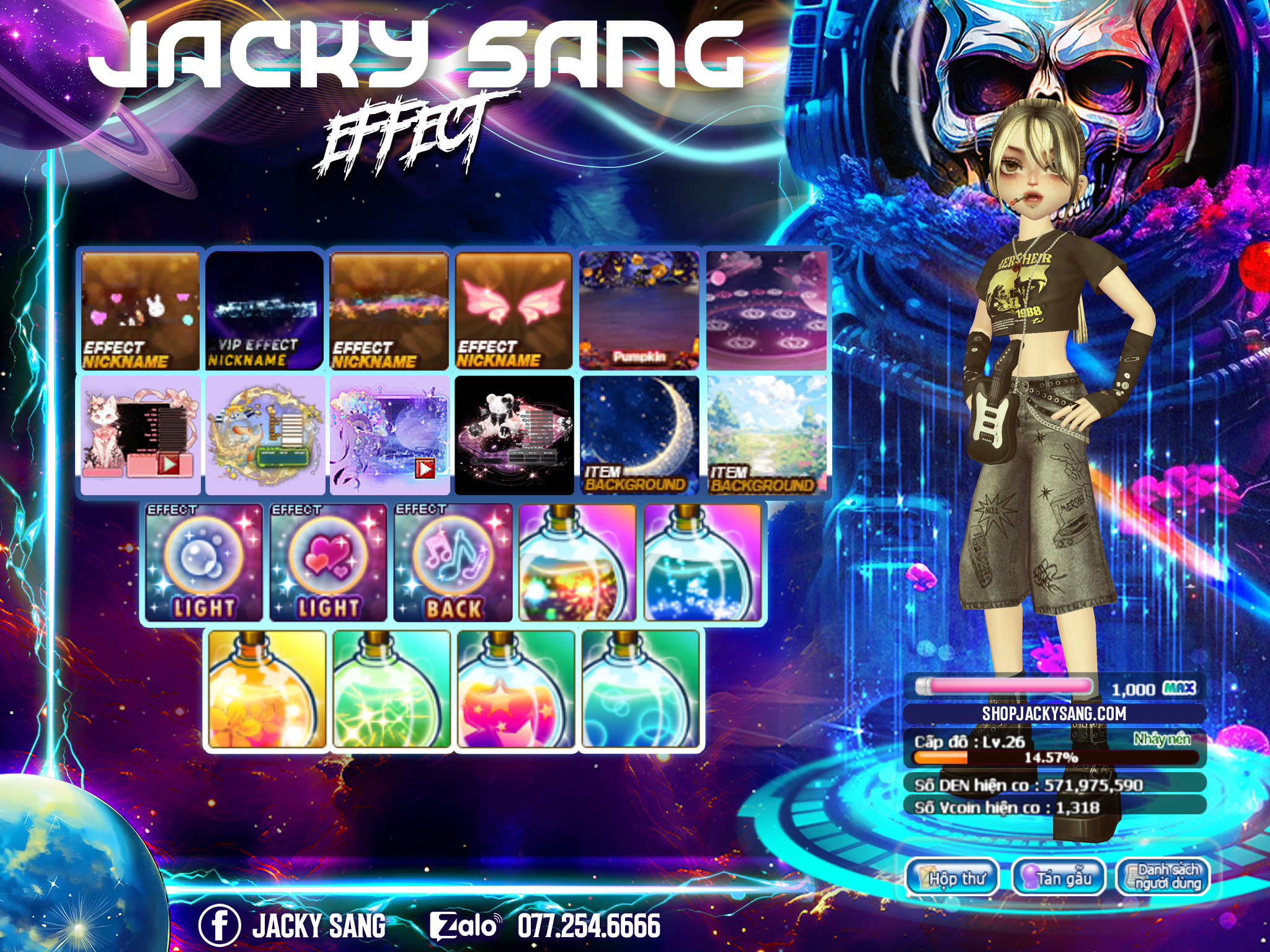Show the Danh sách người dùng list
Viewport: 1270px width, 952px height.
click(x=1163, y=878)
